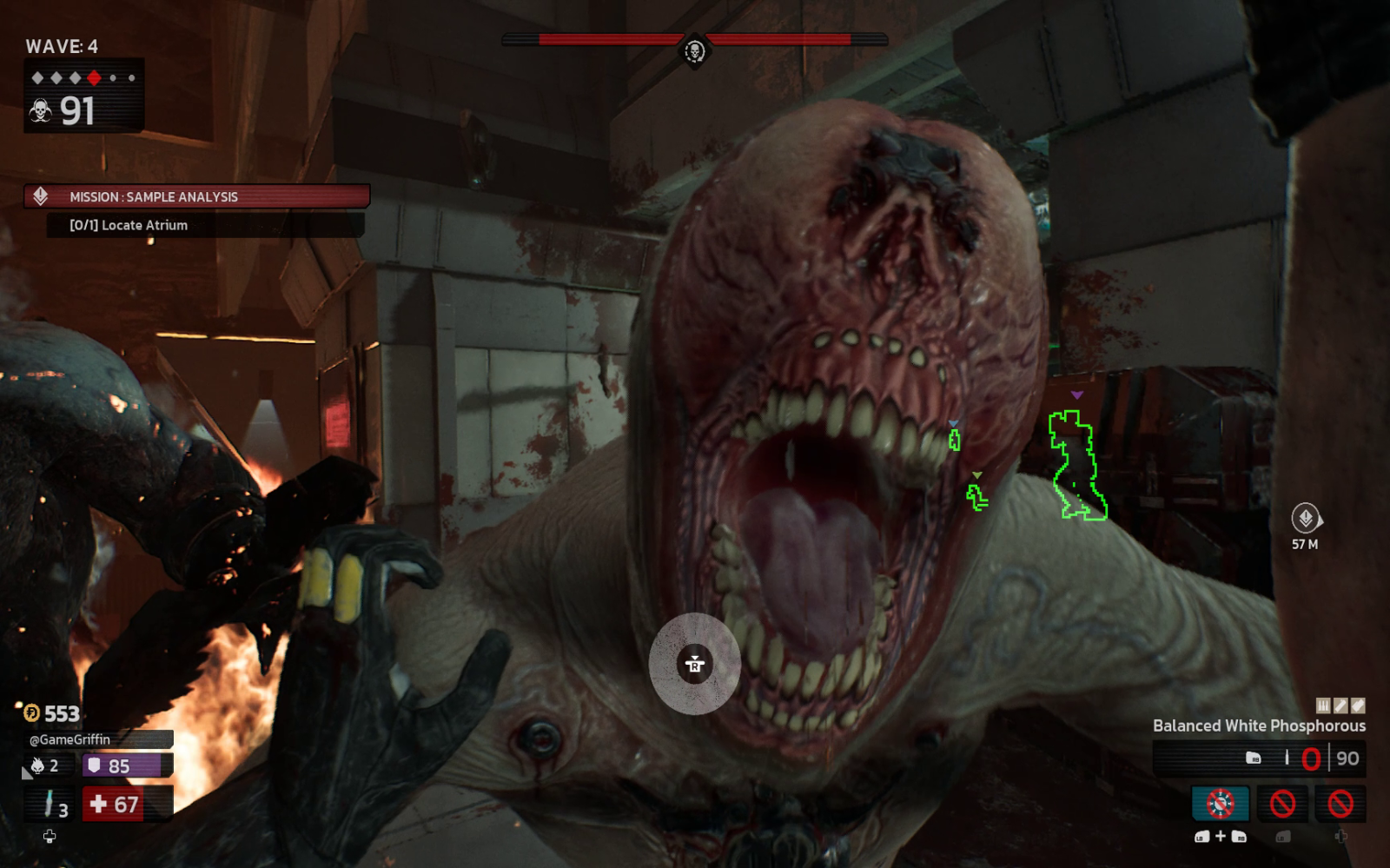Select the flaming skull perk icon

[38, 765]
